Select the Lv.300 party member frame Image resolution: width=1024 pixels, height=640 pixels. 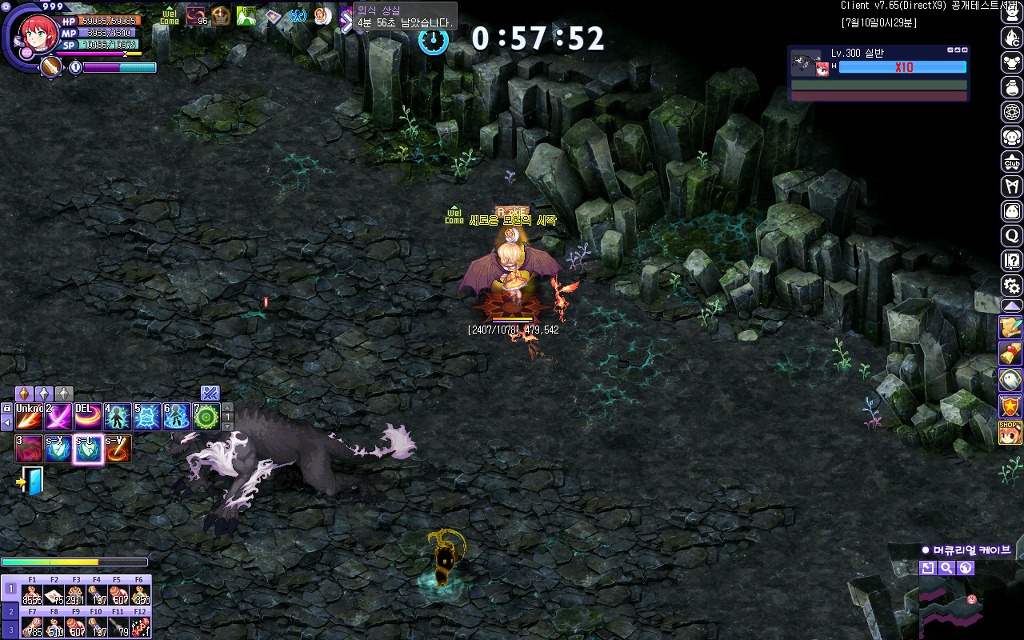click(x=878, y=67)
